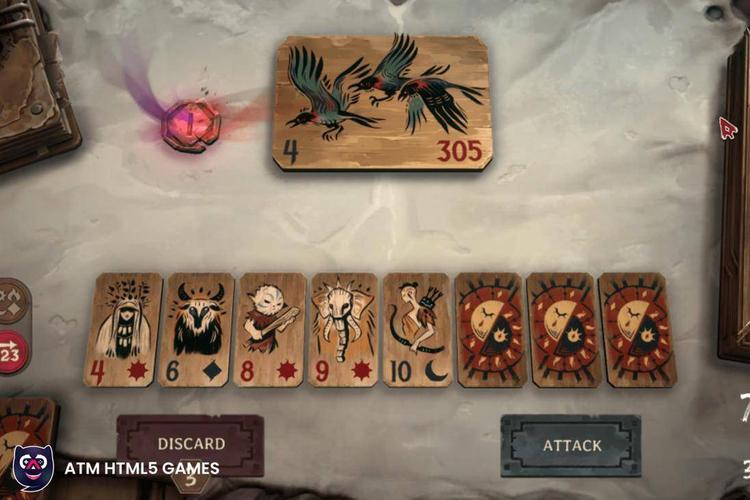
Task: Click the glowing red gem token
Action: [x=190, y=126]
